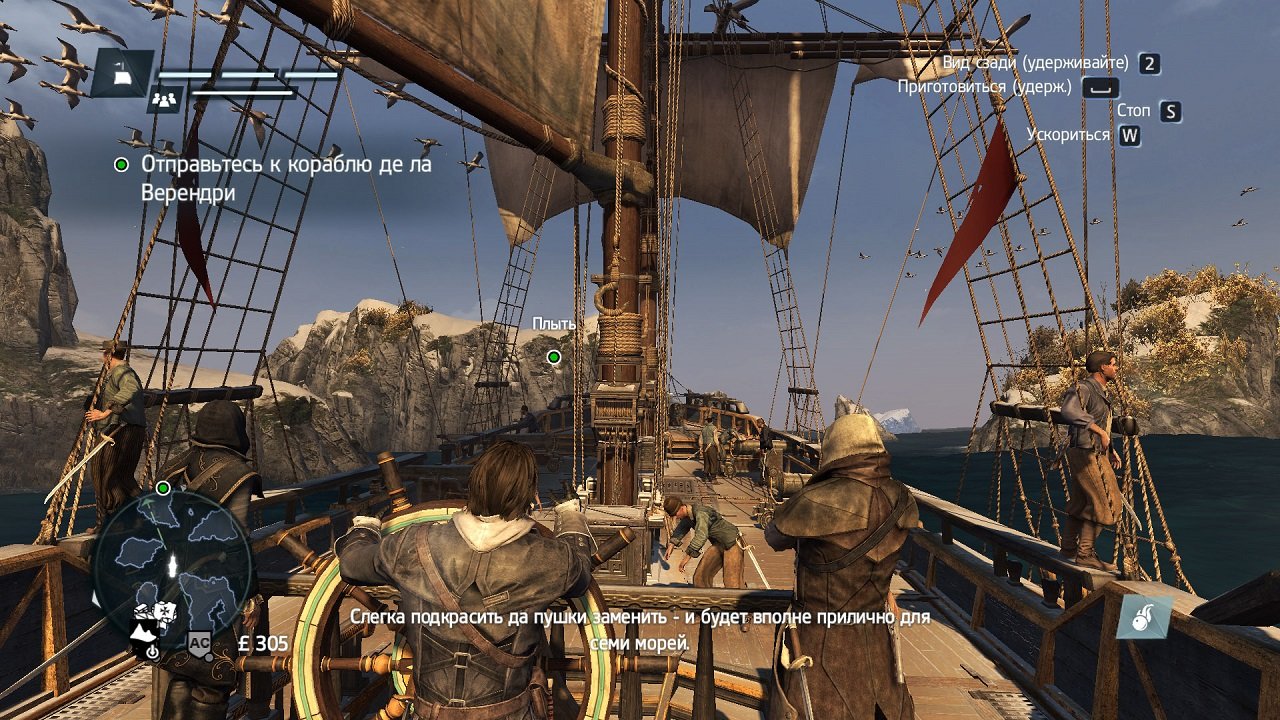The image size is (1280, 720).
Task: Select the crew members icon under the health bar
Action: pos(166,97)
